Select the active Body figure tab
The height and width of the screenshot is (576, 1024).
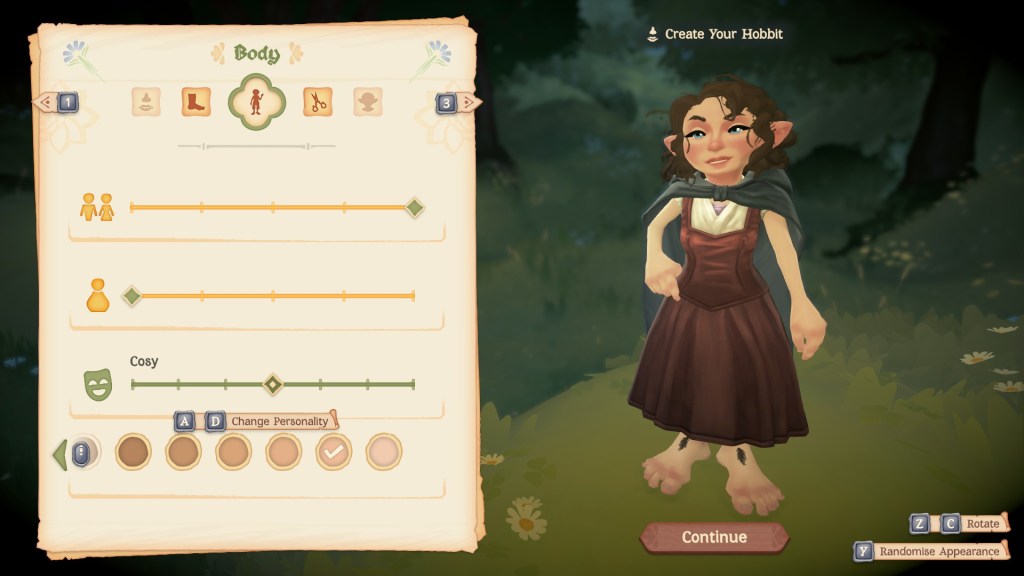coord(257,101)
